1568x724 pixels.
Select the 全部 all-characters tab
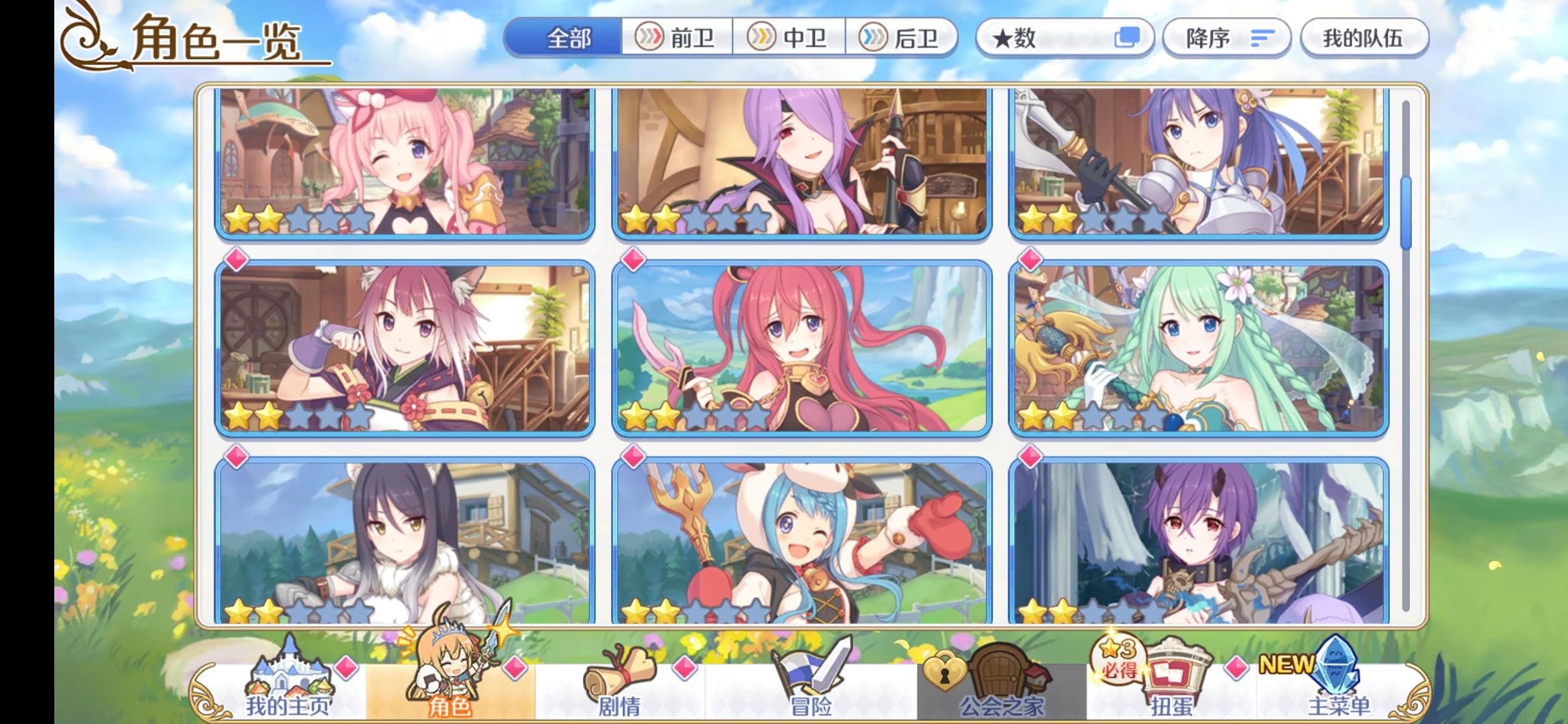coord(566,38)
